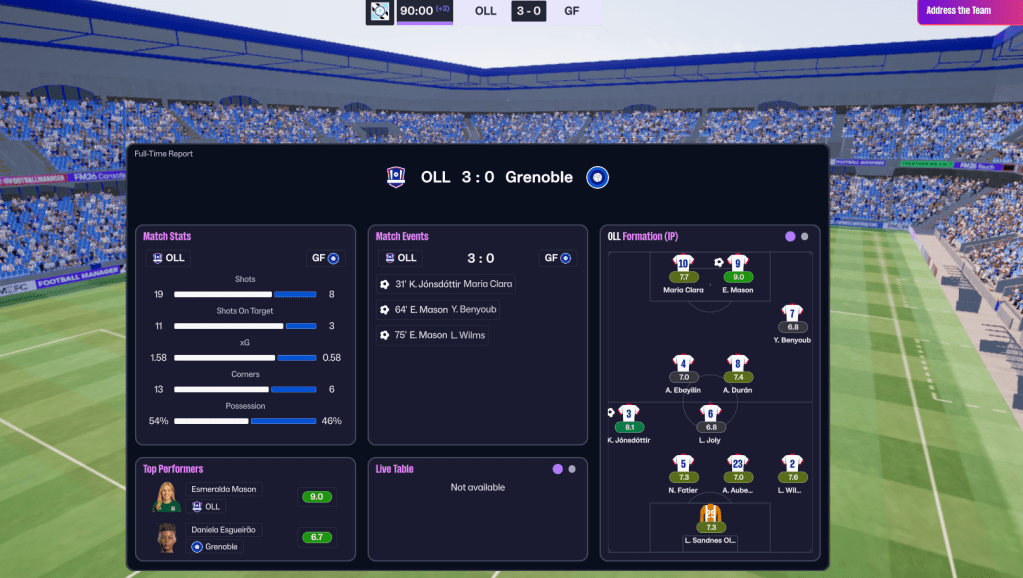
Task: Choose Y. Benyoub's number 7 shirt
Action: tap(792, 314)
